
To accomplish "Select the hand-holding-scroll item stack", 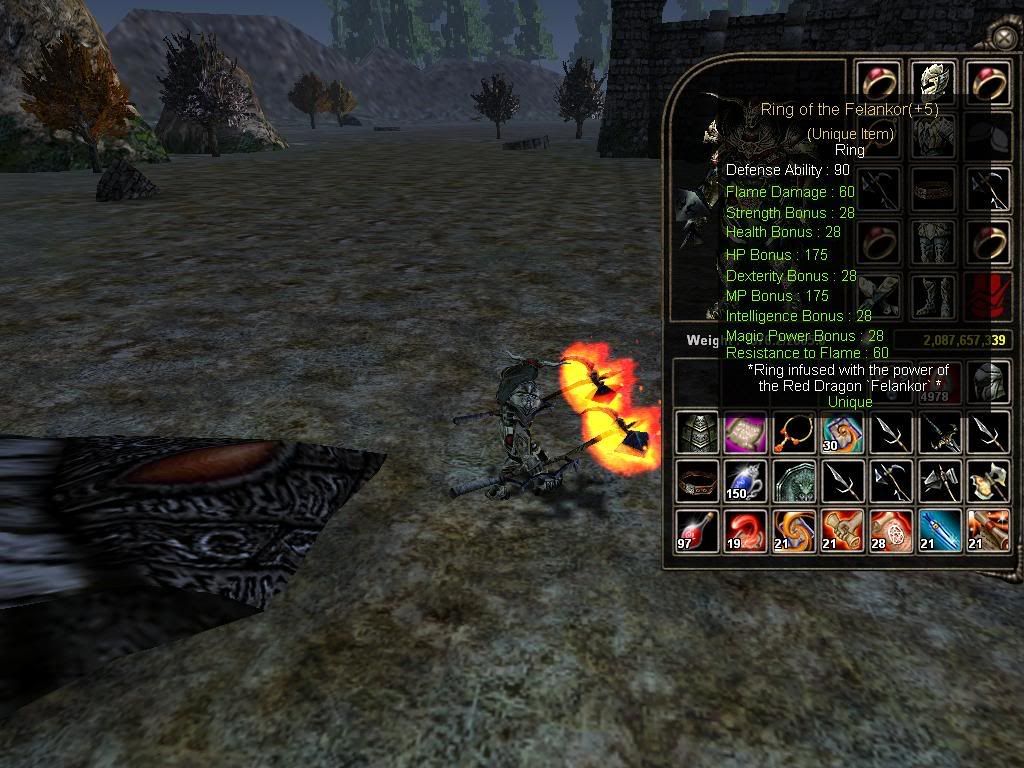I will pos(842,530).
